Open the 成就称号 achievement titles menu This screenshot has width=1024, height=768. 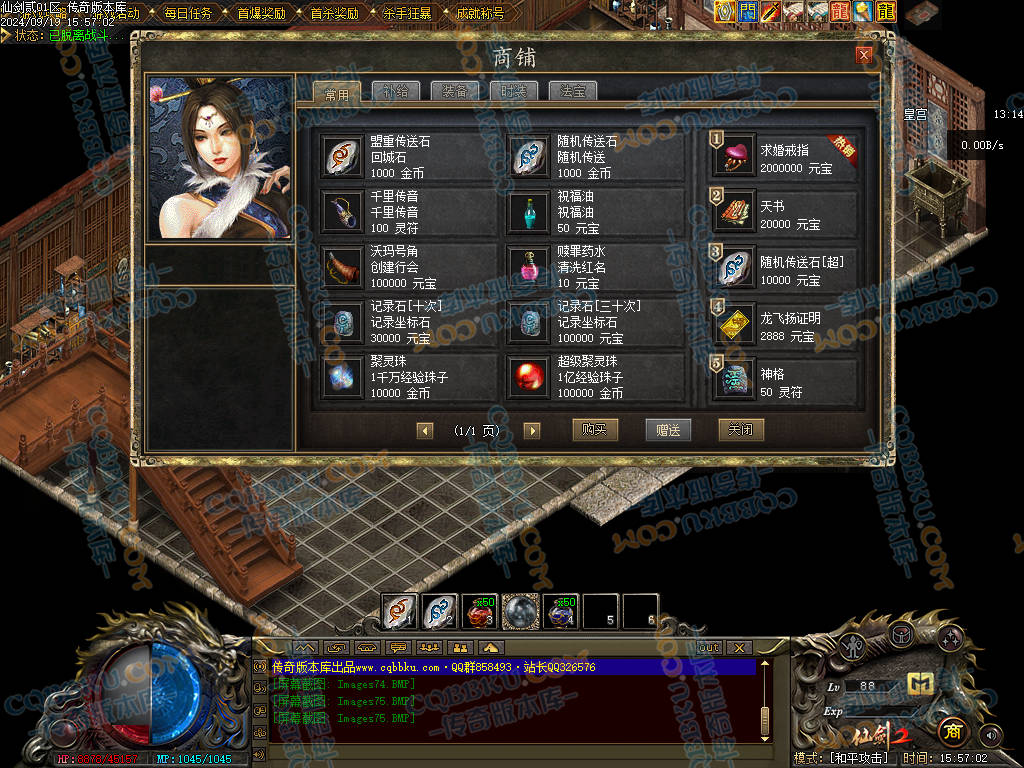click(x=479, y=14)
